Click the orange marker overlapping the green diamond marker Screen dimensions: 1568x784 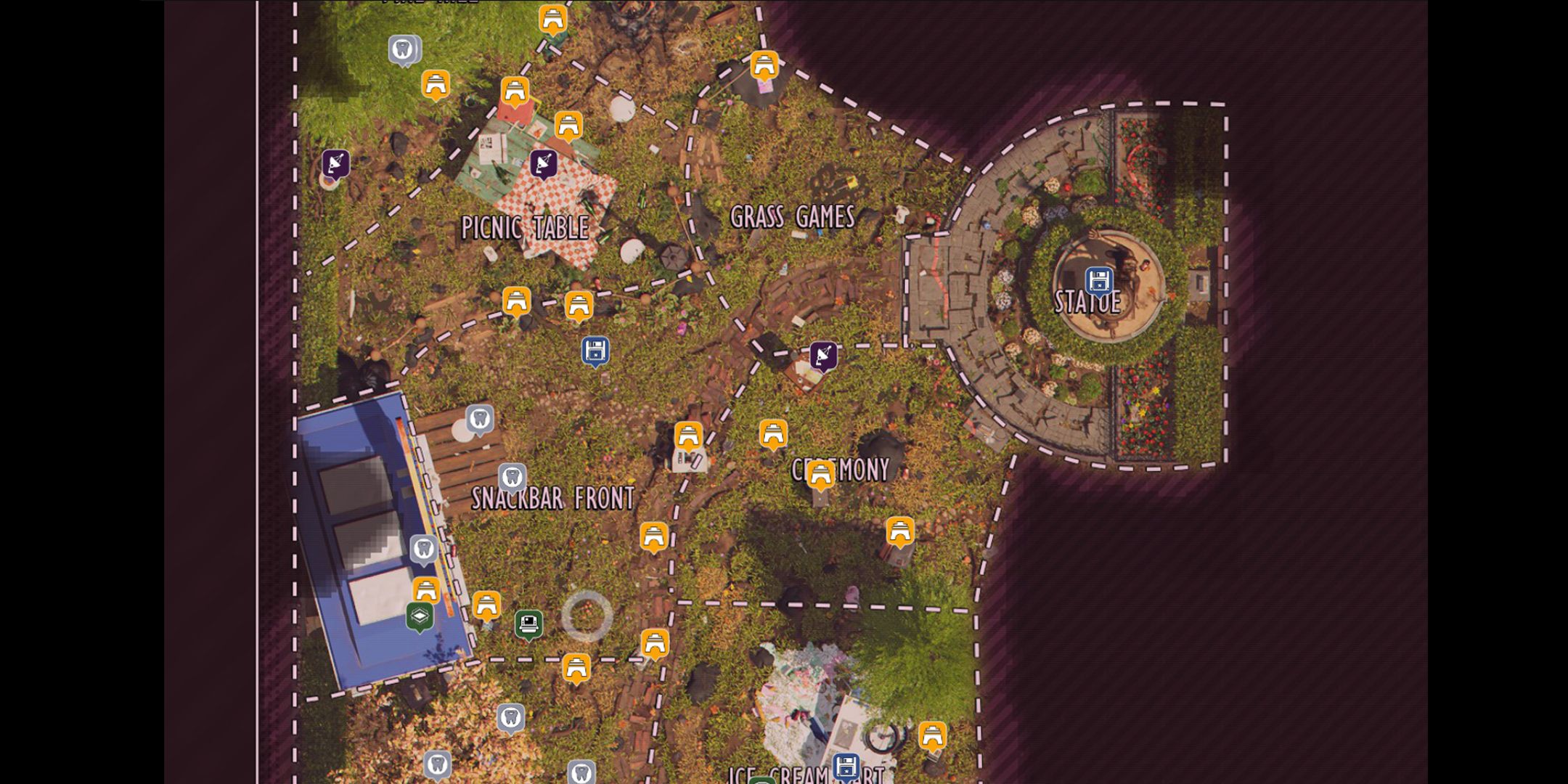tap(426, 589)
